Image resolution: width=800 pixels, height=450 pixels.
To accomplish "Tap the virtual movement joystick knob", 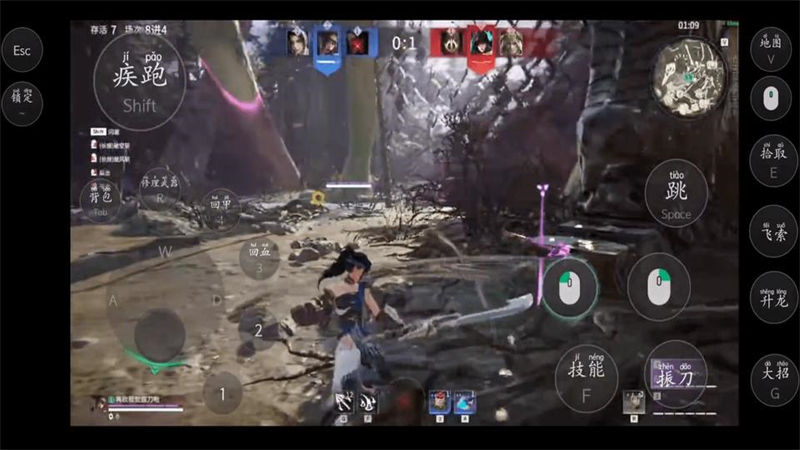I will 160,333.
